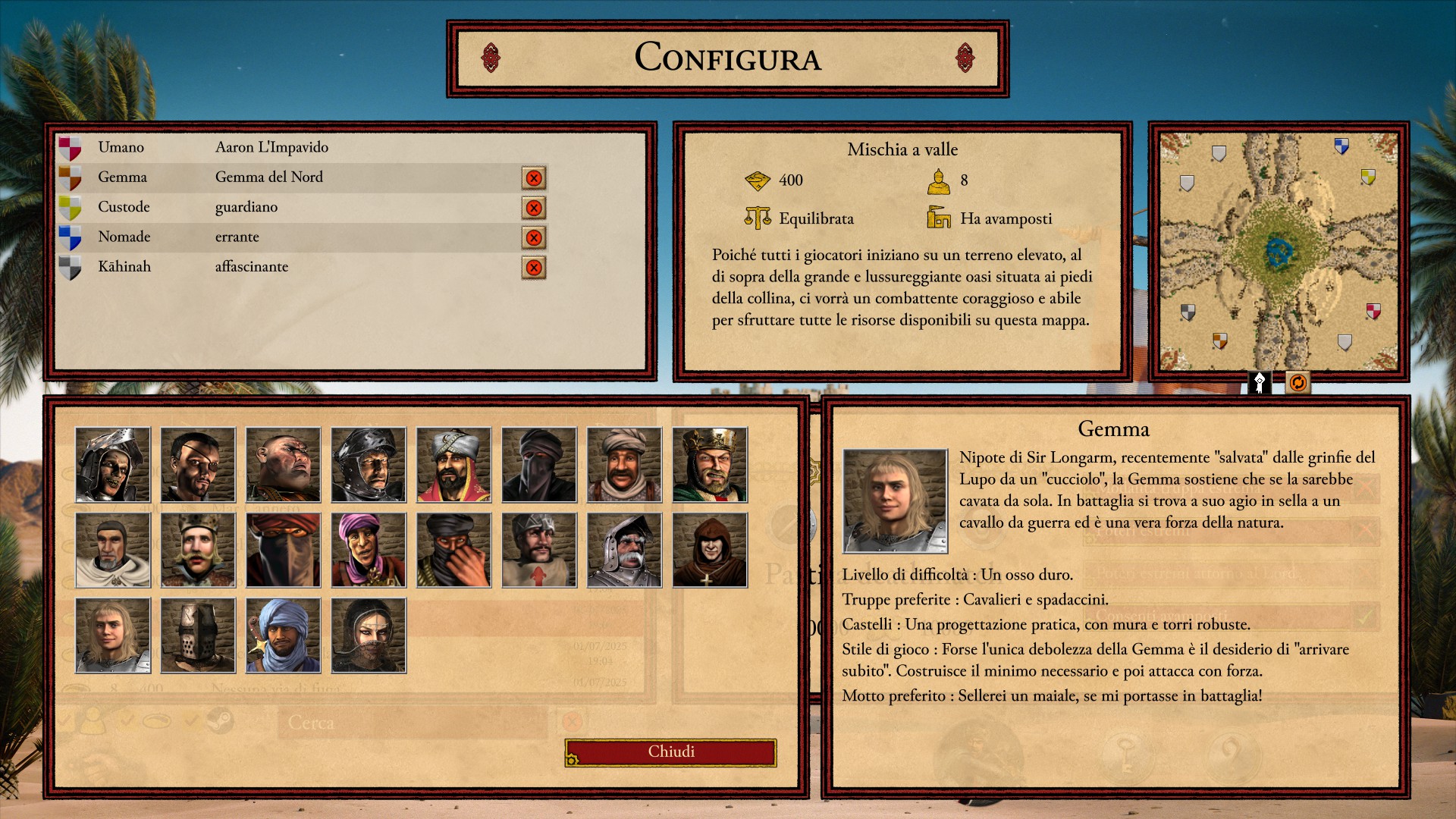Open the Mischia a valle map preview
This screenshot has height=819, width=1456.
[1279, 252]
